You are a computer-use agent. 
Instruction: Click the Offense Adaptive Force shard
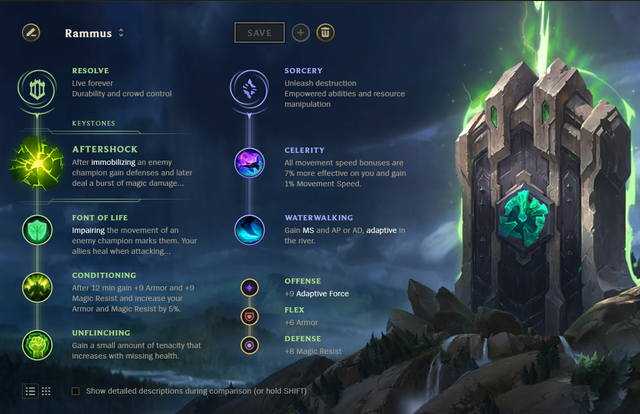point(250,287)
